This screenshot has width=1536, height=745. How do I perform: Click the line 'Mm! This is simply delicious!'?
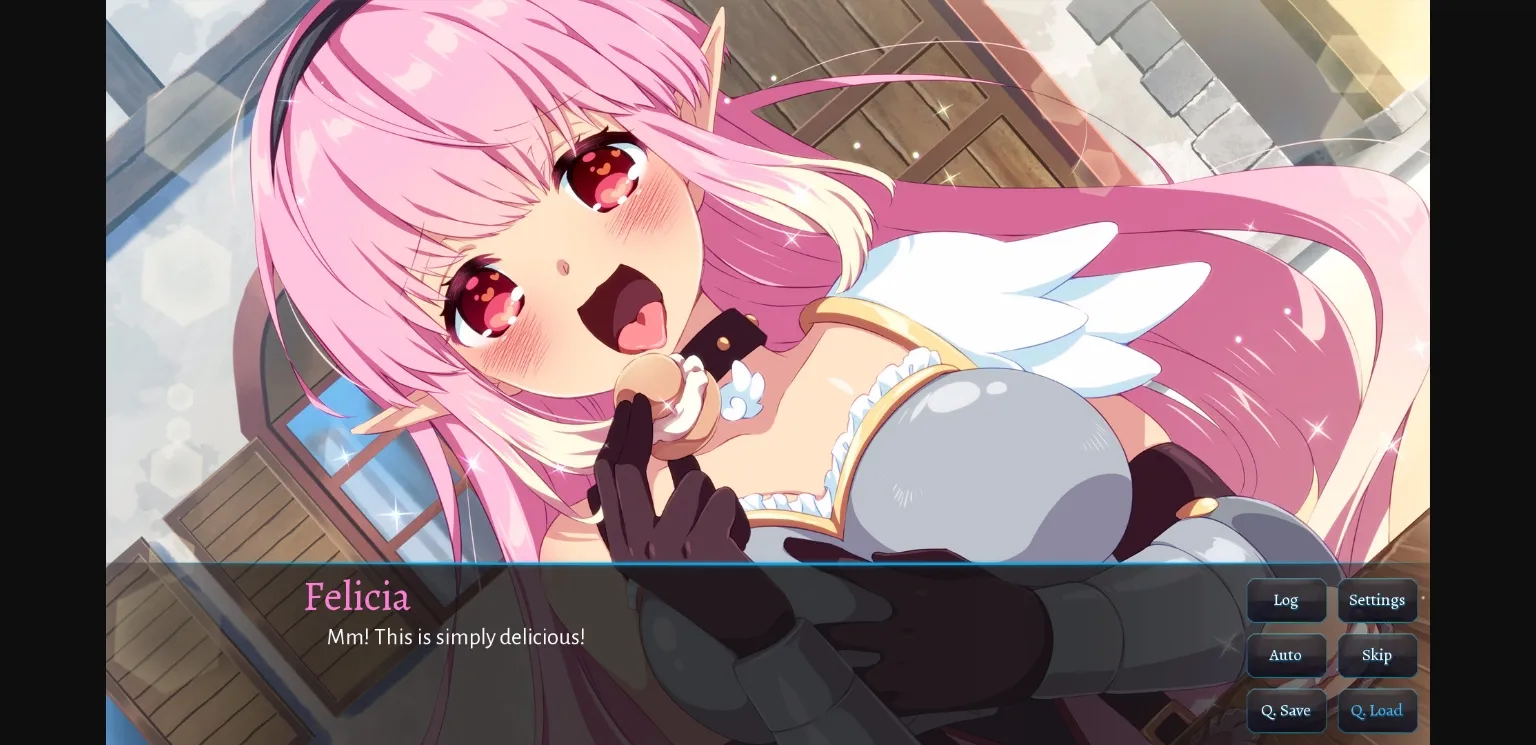457,637
